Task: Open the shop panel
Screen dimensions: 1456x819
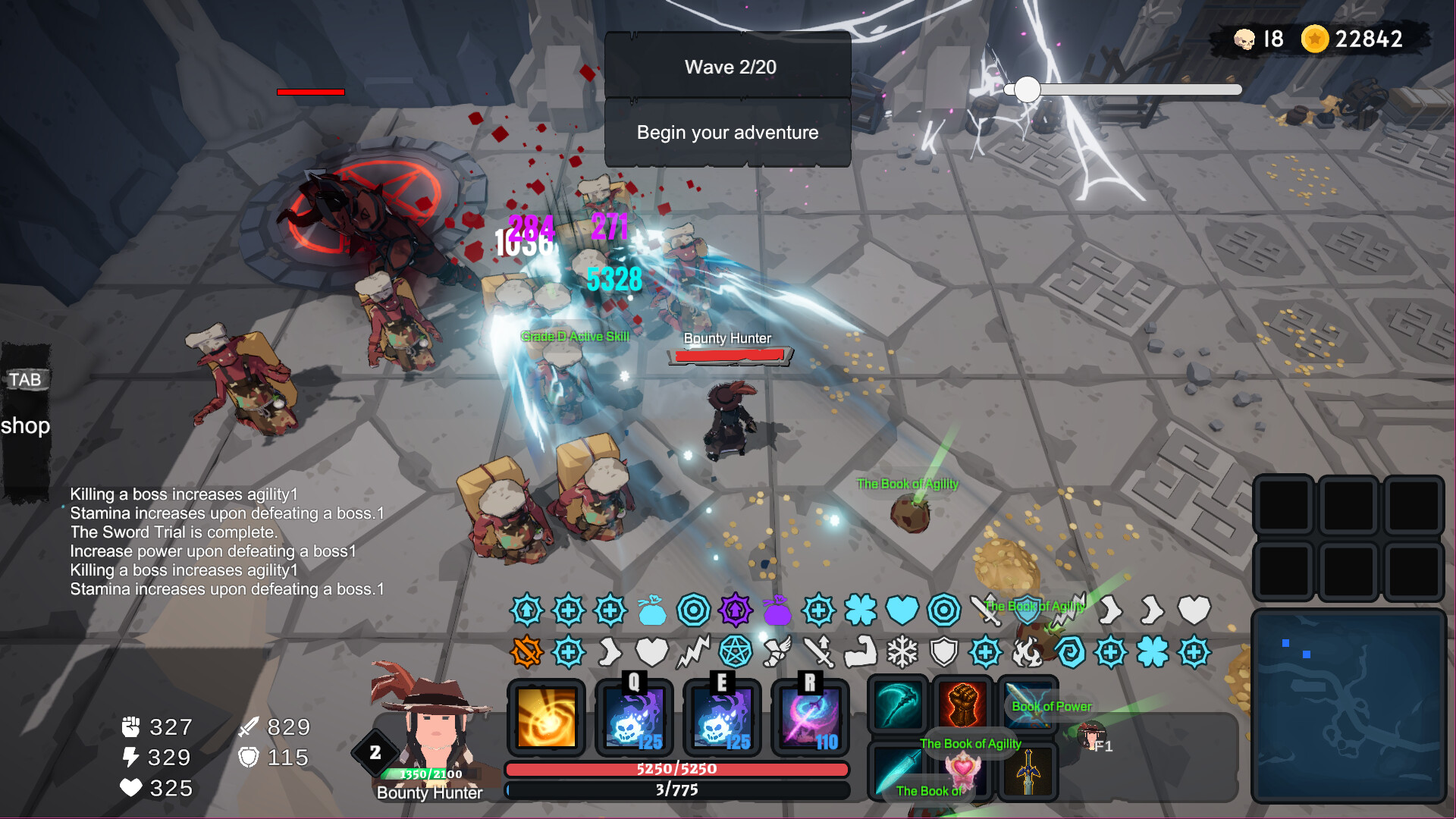Action: (x=25, y=425)
